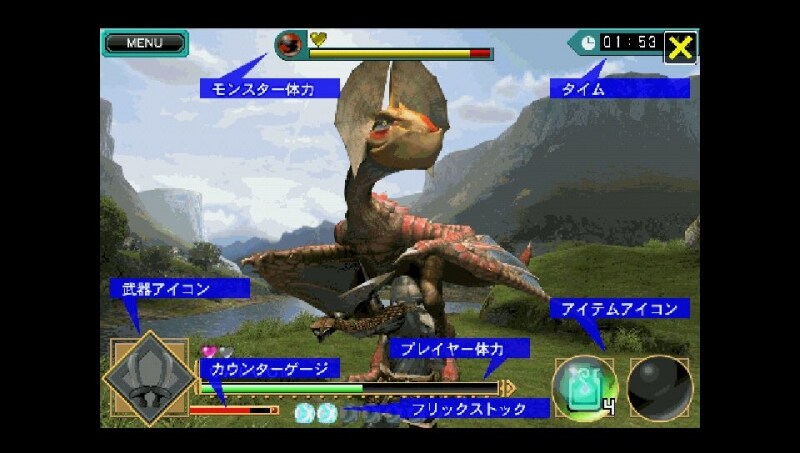800x453 pixels.
Task: Close with the yellow X button
Action: point(681,47)
